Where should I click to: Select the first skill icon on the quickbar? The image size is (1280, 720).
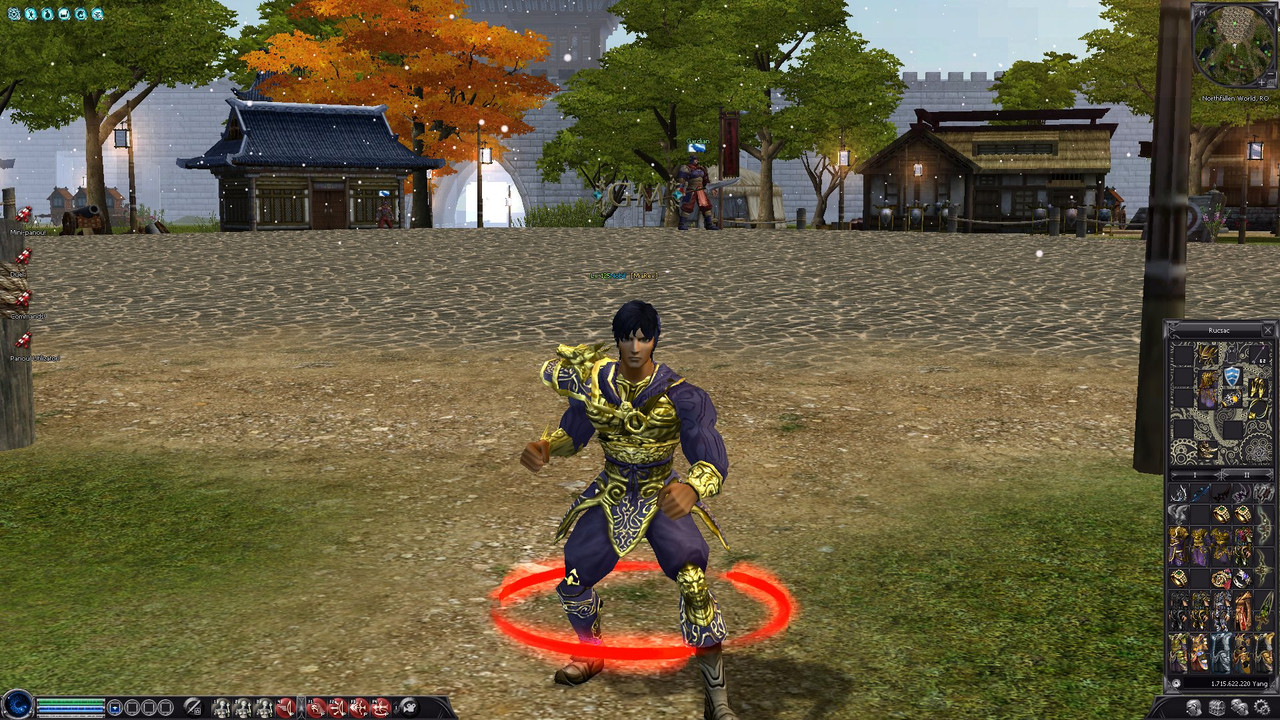223,707
